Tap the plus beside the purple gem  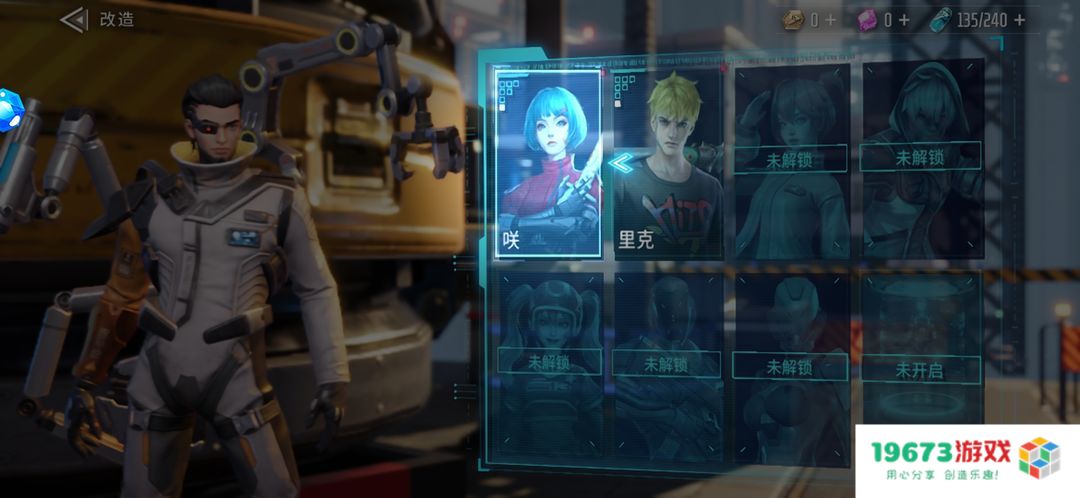904,19
